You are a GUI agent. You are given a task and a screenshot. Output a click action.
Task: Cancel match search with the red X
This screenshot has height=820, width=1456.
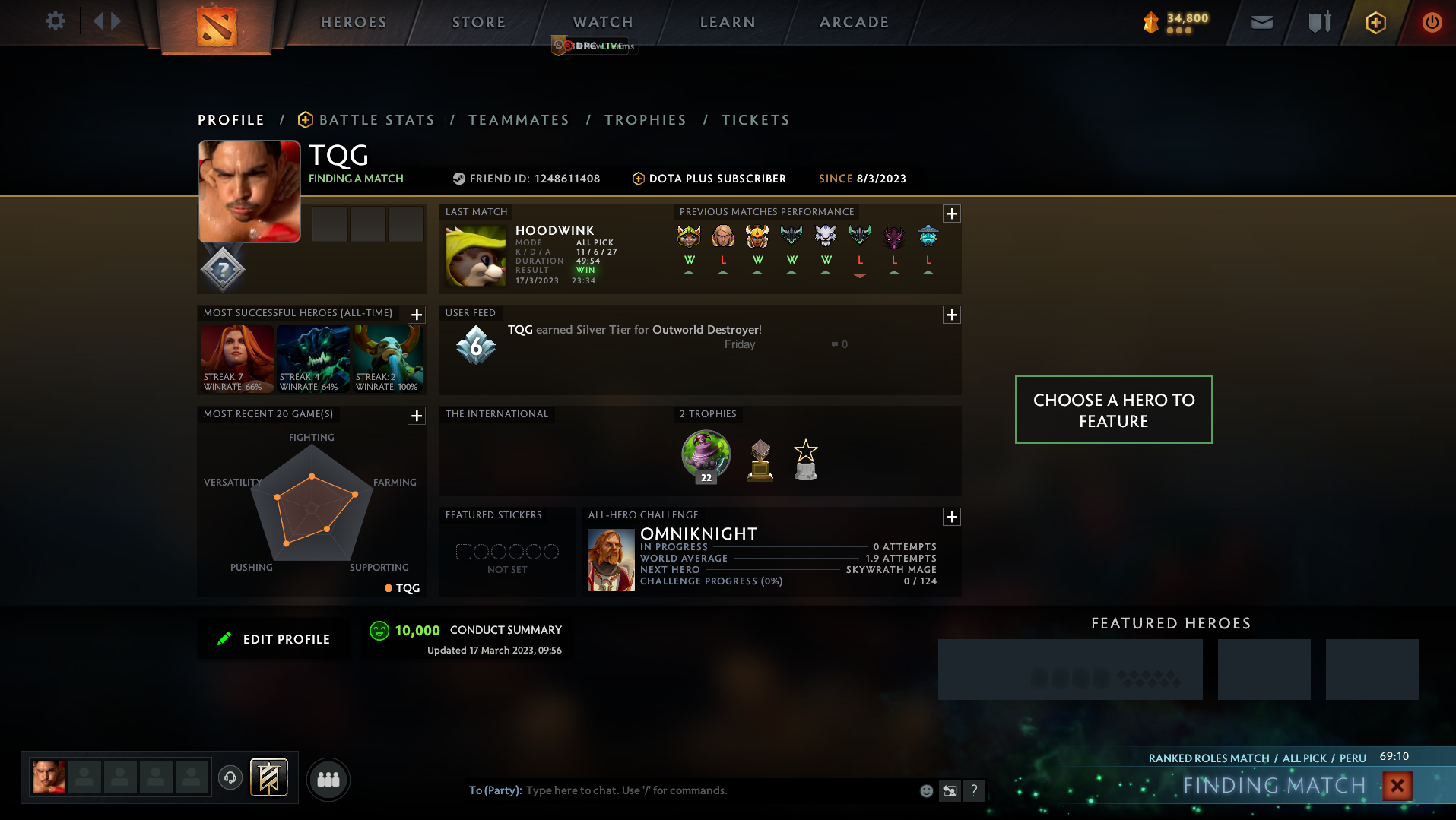[1397, 786]
